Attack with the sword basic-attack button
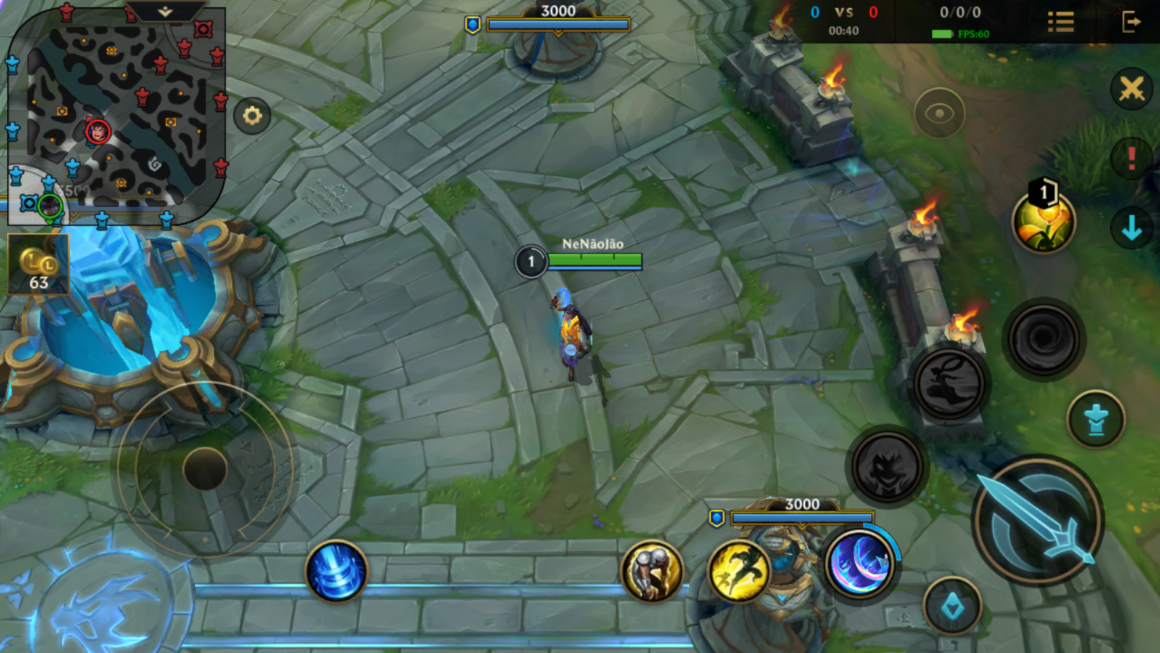This screenshot has width=1160, height=653. [1037, 520]
